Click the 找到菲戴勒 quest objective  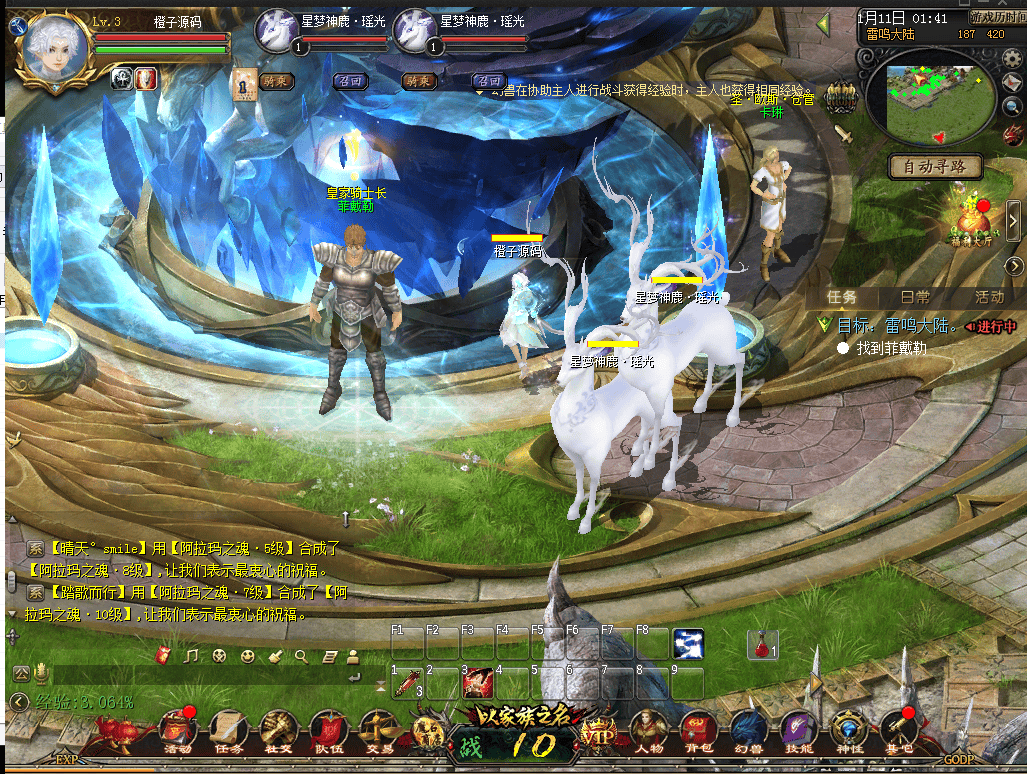pos(892,348)
